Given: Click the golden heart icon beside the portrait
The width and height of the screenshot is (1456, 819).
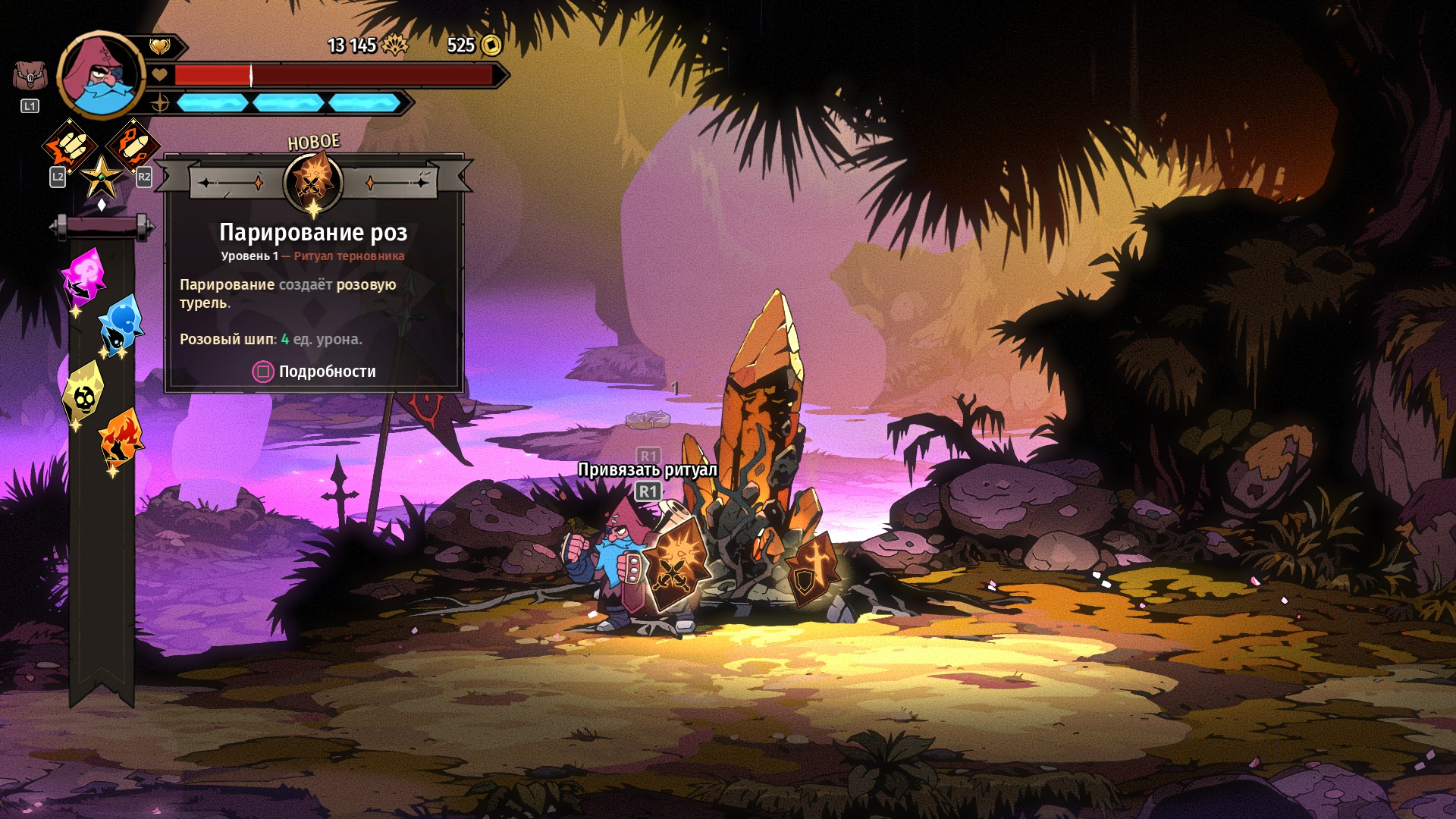Looking at the screenshot, I should click(159, 47).
